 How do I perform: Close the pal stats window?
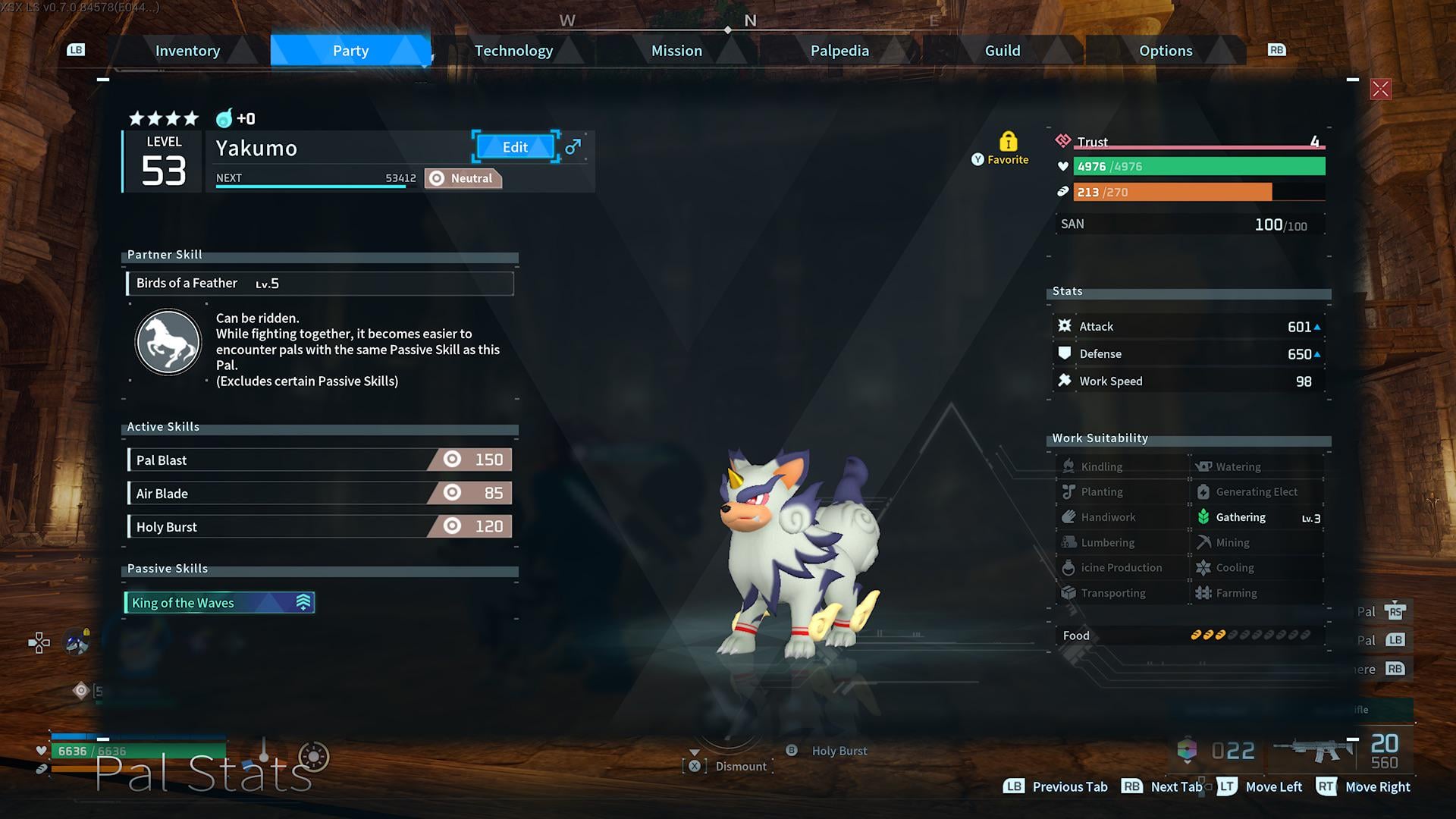(1380, 89)
